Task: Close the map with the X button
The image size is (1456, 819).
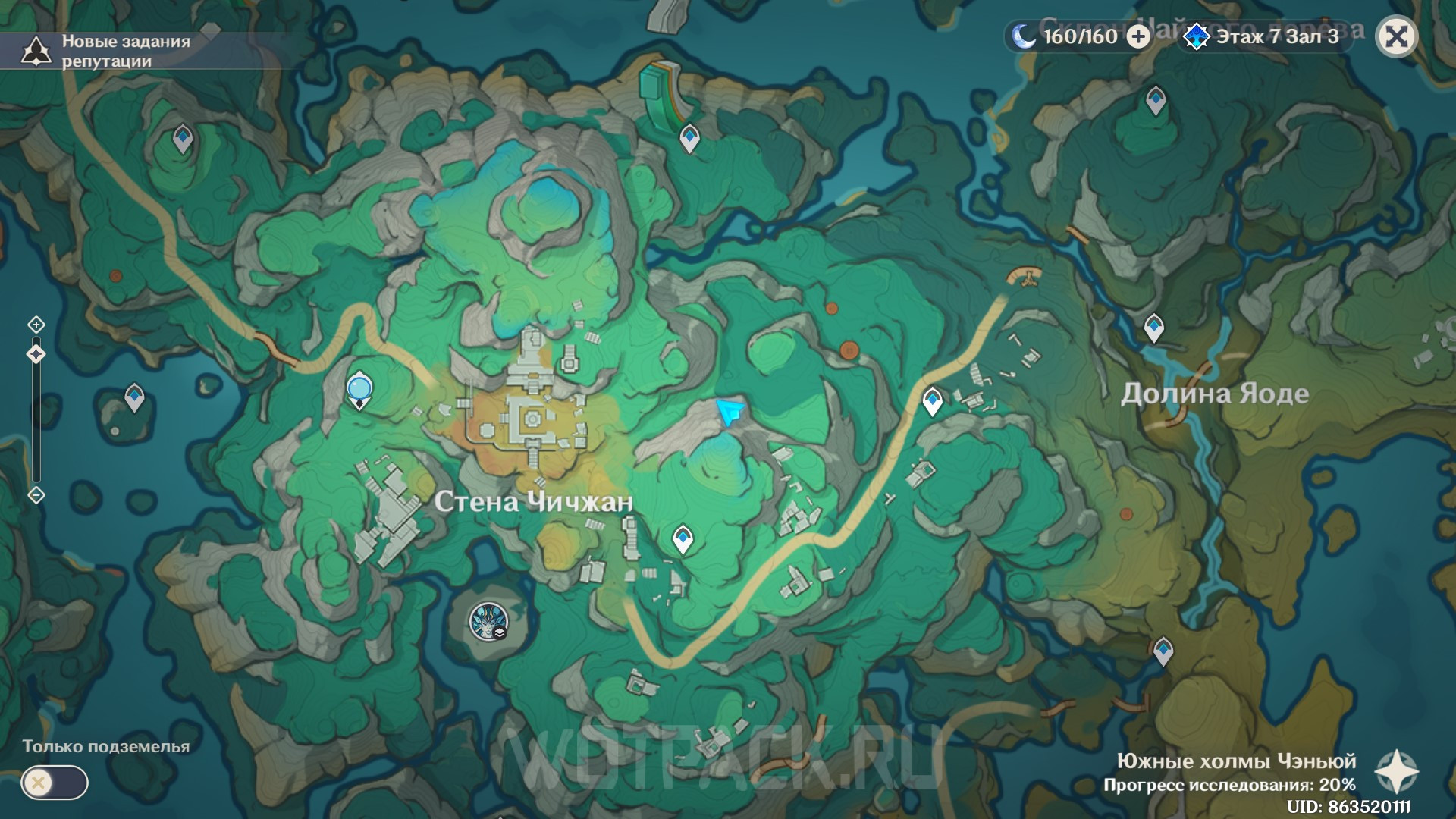Action: click(1396, 36)
